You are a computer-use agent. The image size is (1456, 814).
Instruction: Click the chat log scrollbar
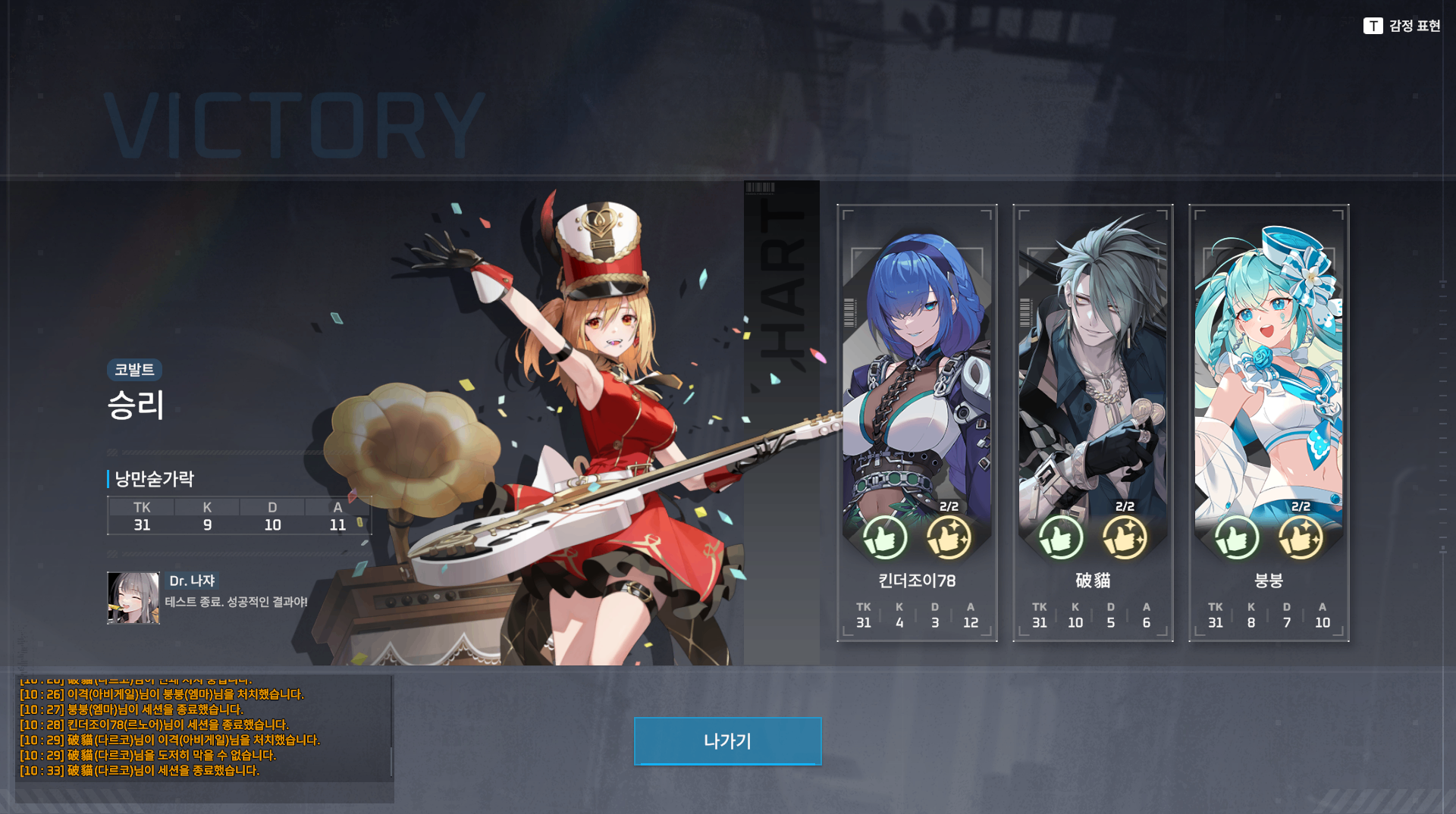coord(391,761)
